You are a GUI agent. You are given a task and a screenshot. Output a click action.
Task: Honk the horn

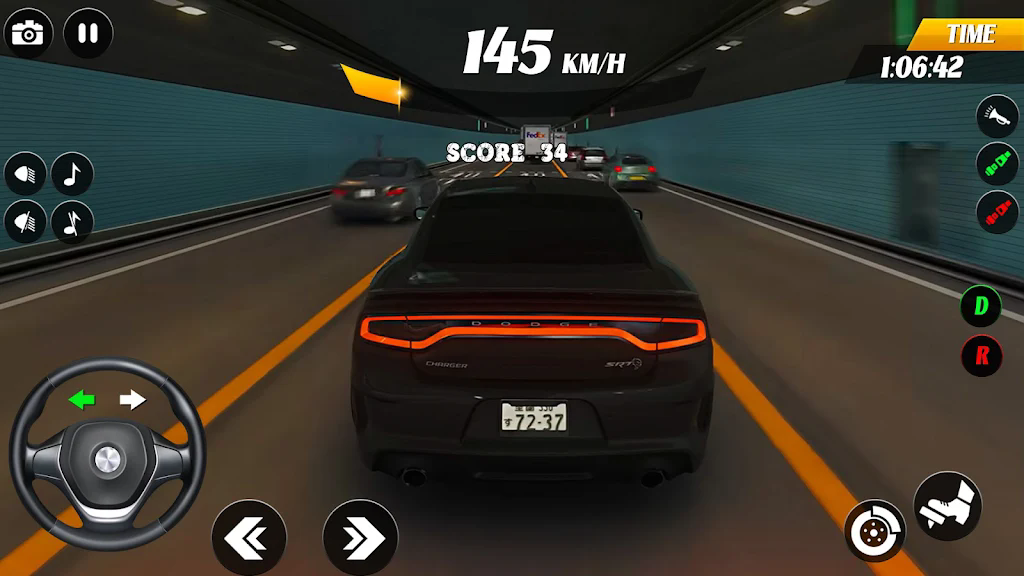click(x=997, y=116)
